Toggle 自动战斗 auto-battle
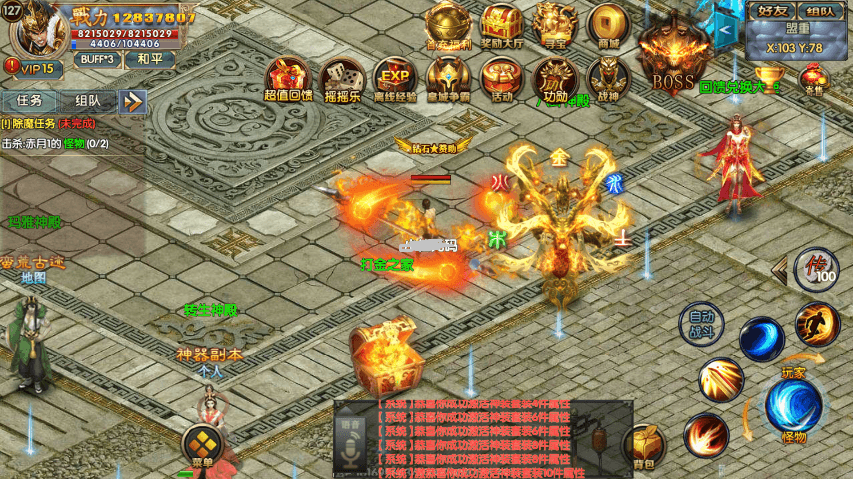The height and width of the screenshot is (479, 853). click(x=701, y=322)
